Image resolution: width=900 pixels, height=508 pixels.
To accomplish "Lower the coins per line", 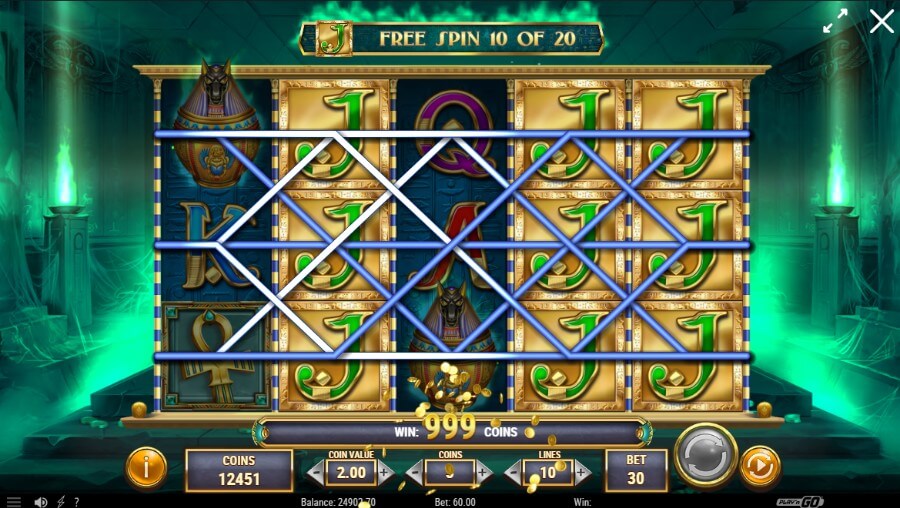I will pyautogui.click(x=414, y=472).
